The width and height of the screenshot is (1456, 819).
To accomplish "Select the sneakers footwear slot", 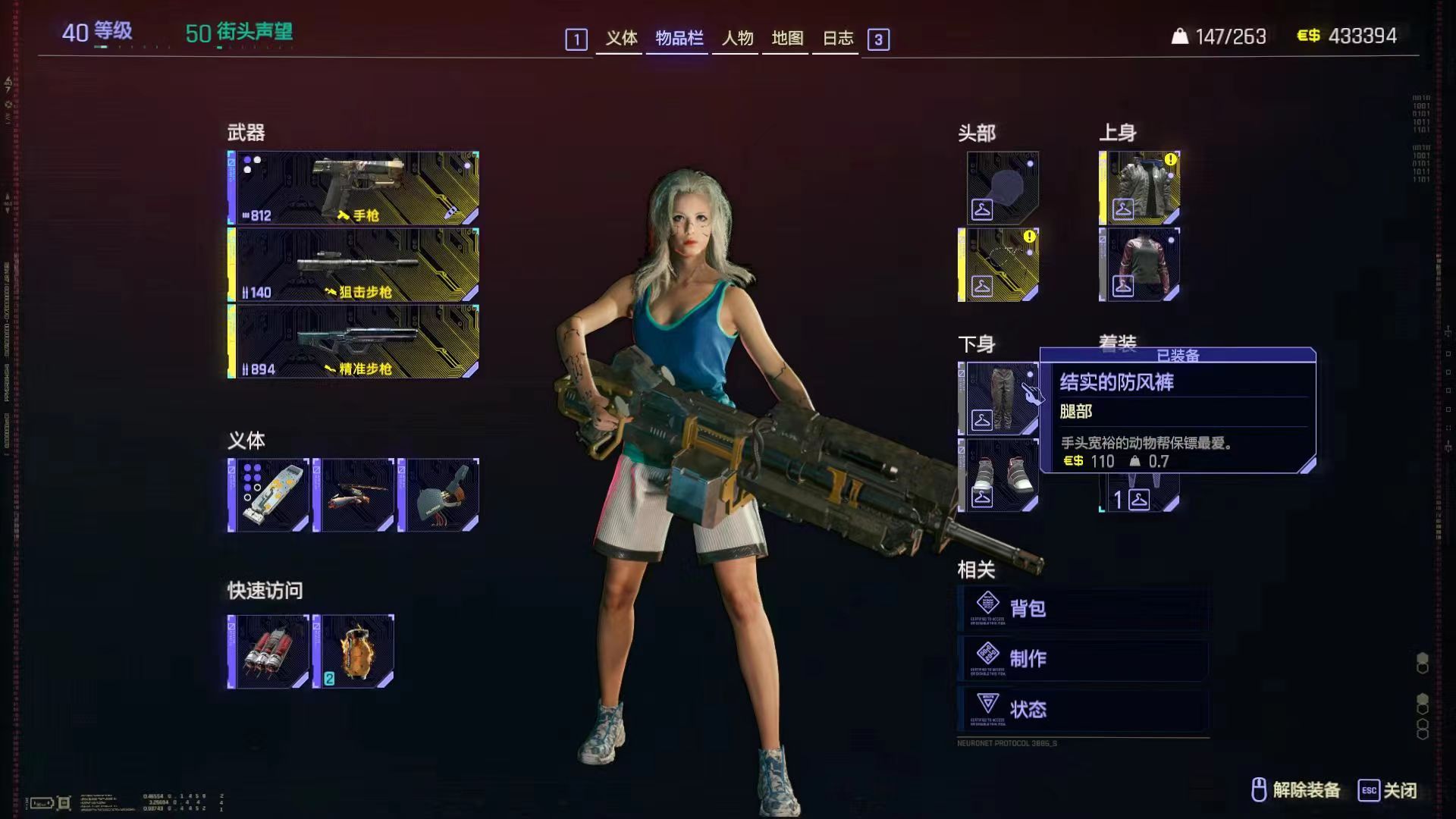I will coord(999,475).
